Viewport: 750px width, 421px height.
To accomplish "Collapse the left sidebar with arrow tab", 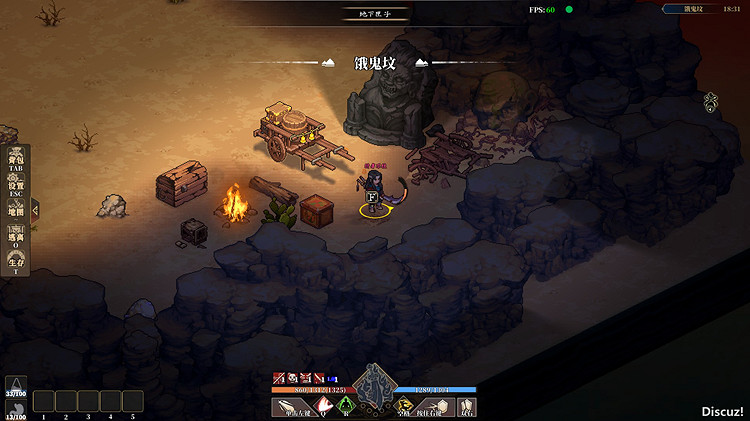I will [x=36, y=210].
